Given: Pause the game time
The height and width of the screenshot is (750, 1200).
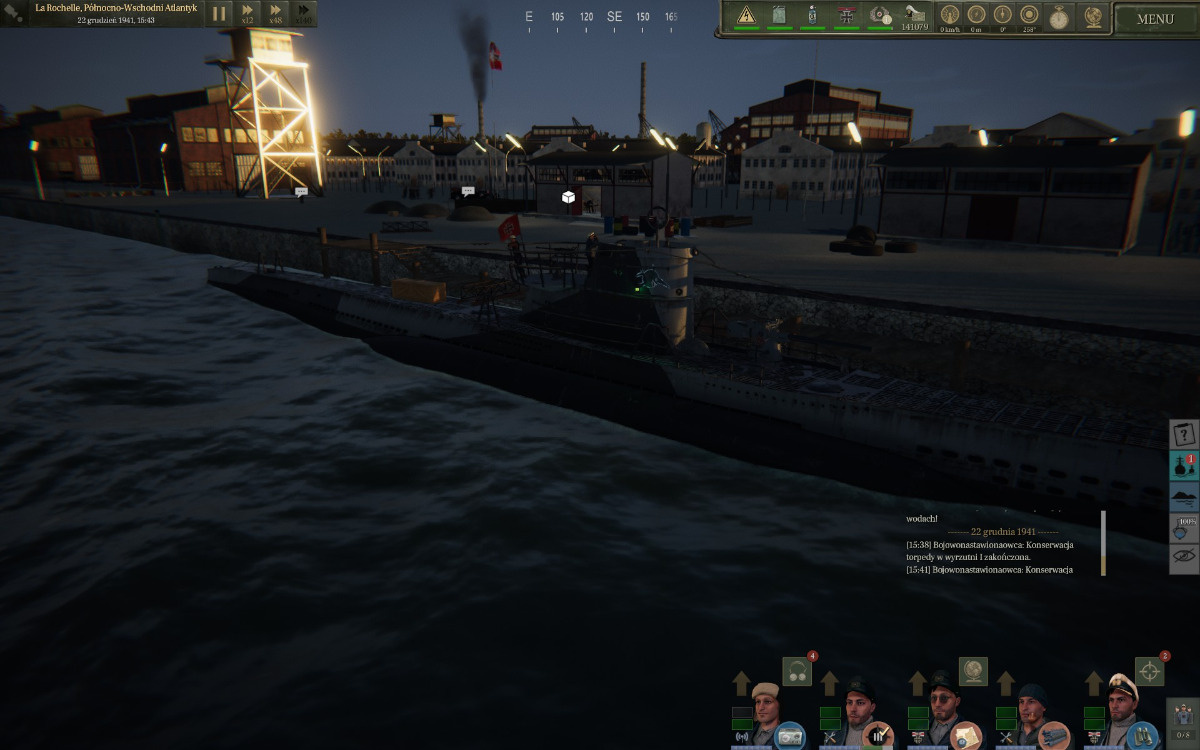Looking at the screenshot, I should pos(219,14).
